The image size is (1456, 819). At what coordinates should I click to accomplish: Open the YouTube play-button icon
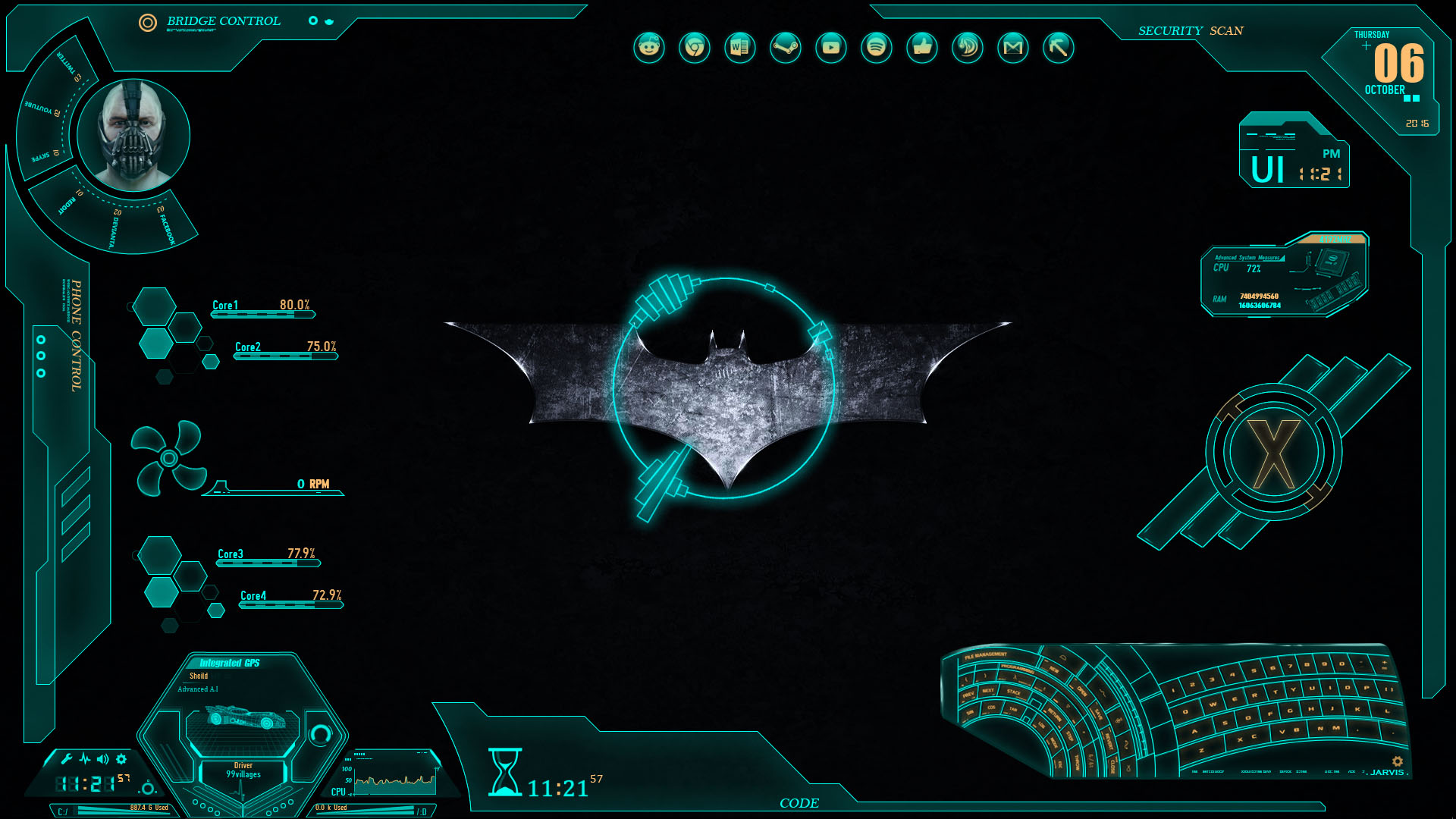coord(831,48)
